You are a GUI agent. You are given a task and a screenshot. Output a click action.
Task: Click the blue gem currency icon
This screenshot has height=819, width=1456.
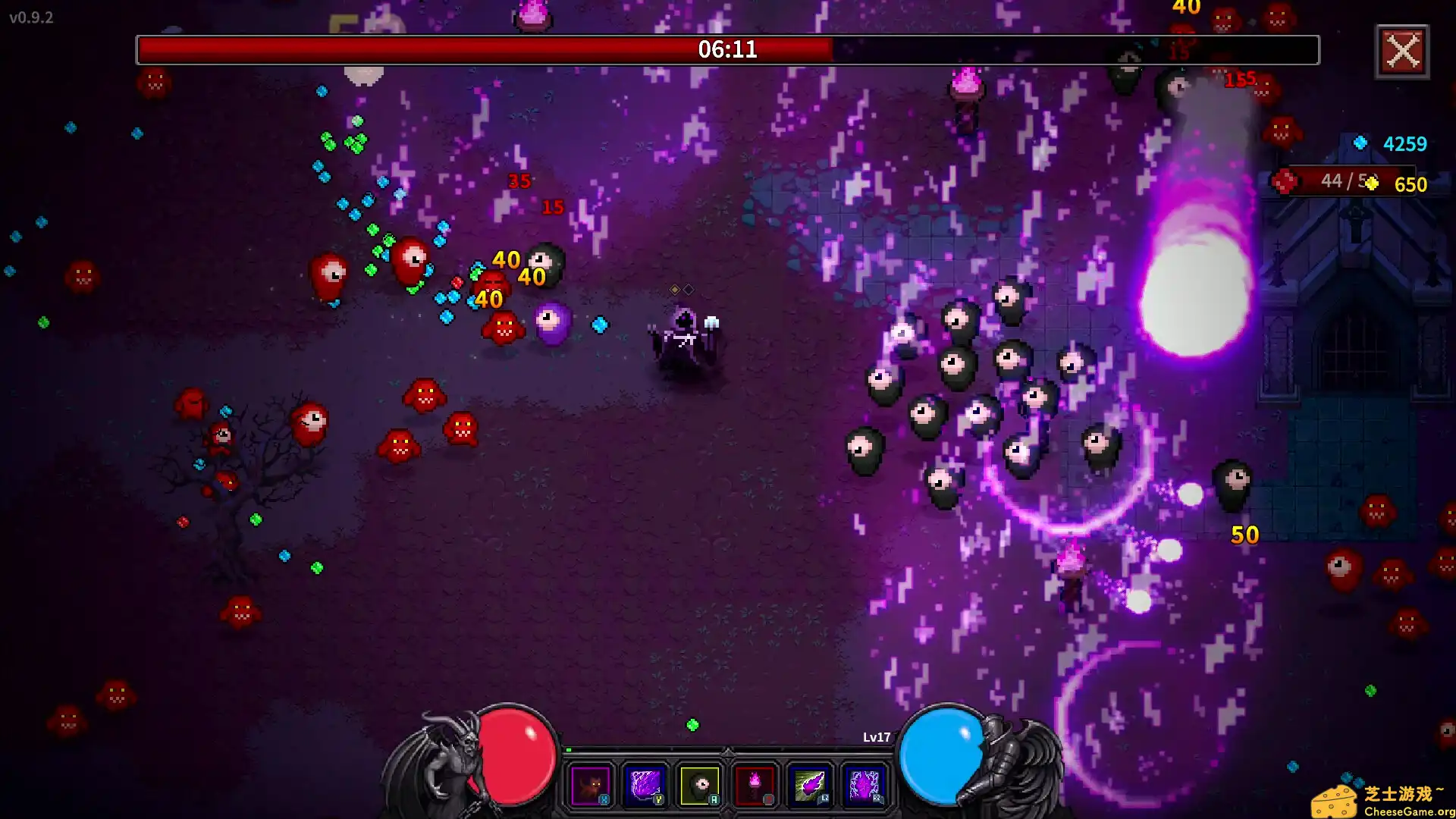coord(1360,141)
